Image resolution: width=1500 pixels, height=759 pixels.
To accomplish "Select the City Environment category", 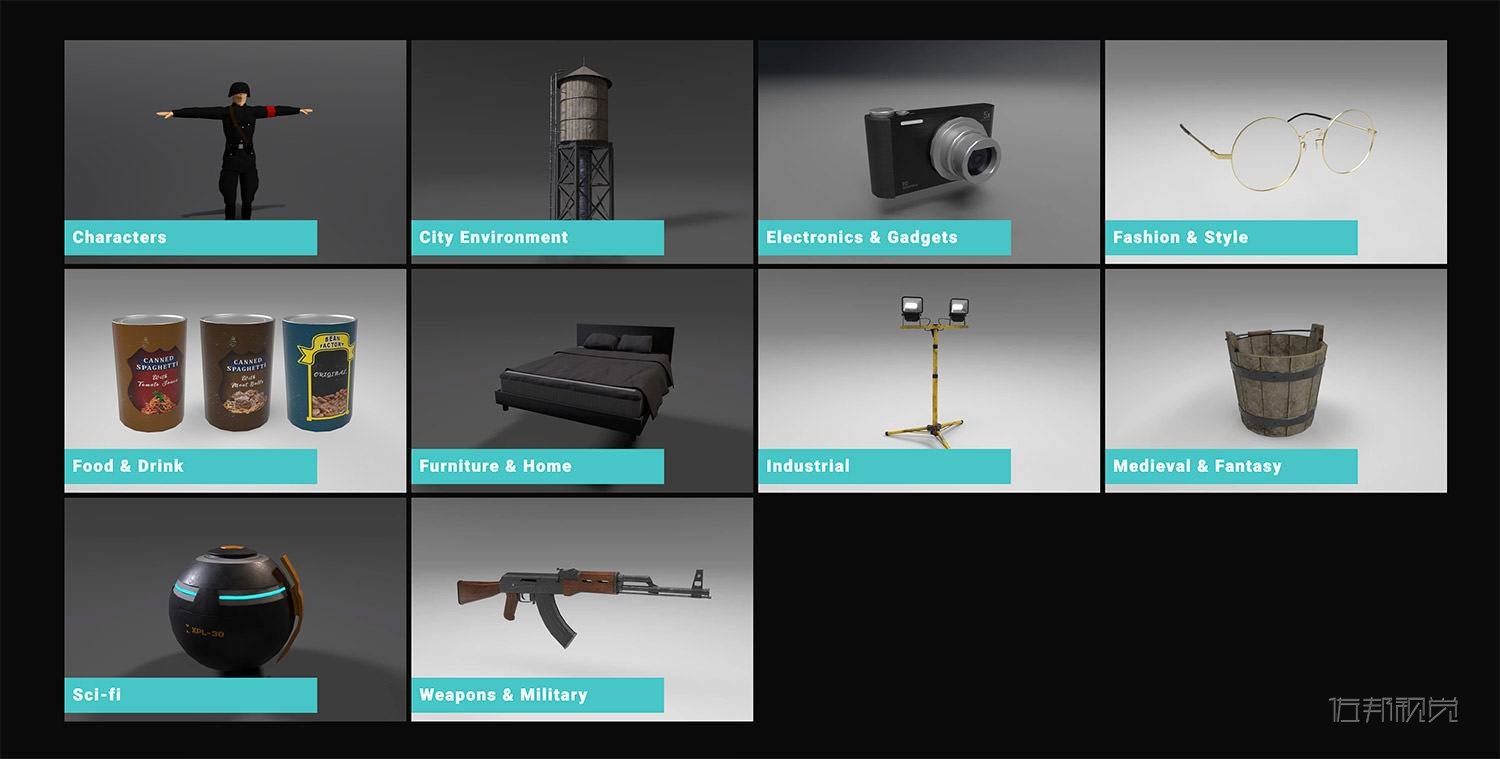I will [582, 151].
